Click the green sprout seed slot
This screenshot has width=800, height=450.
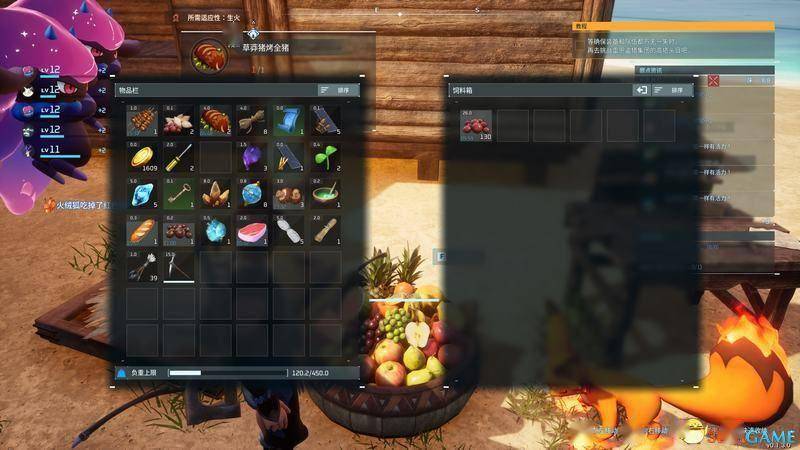[324, 157]
